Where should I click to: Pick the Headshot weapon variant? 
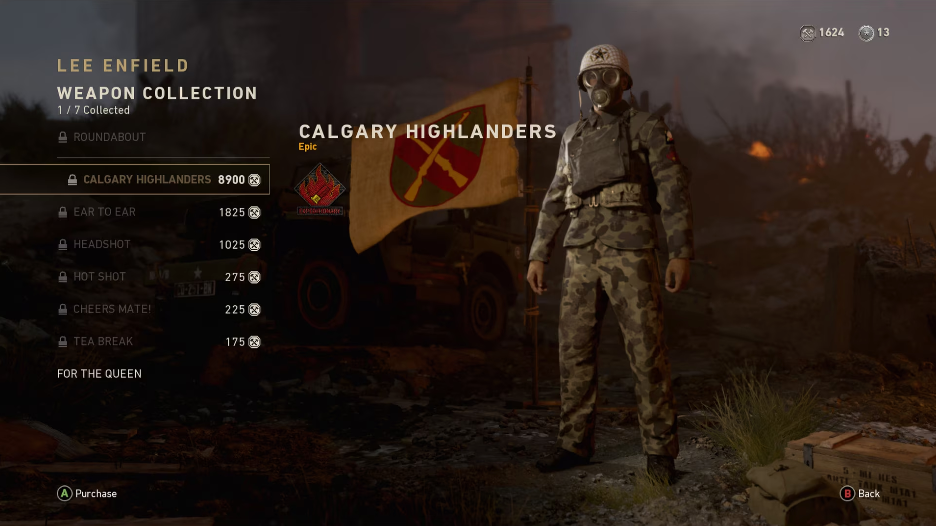coord(101,245)
